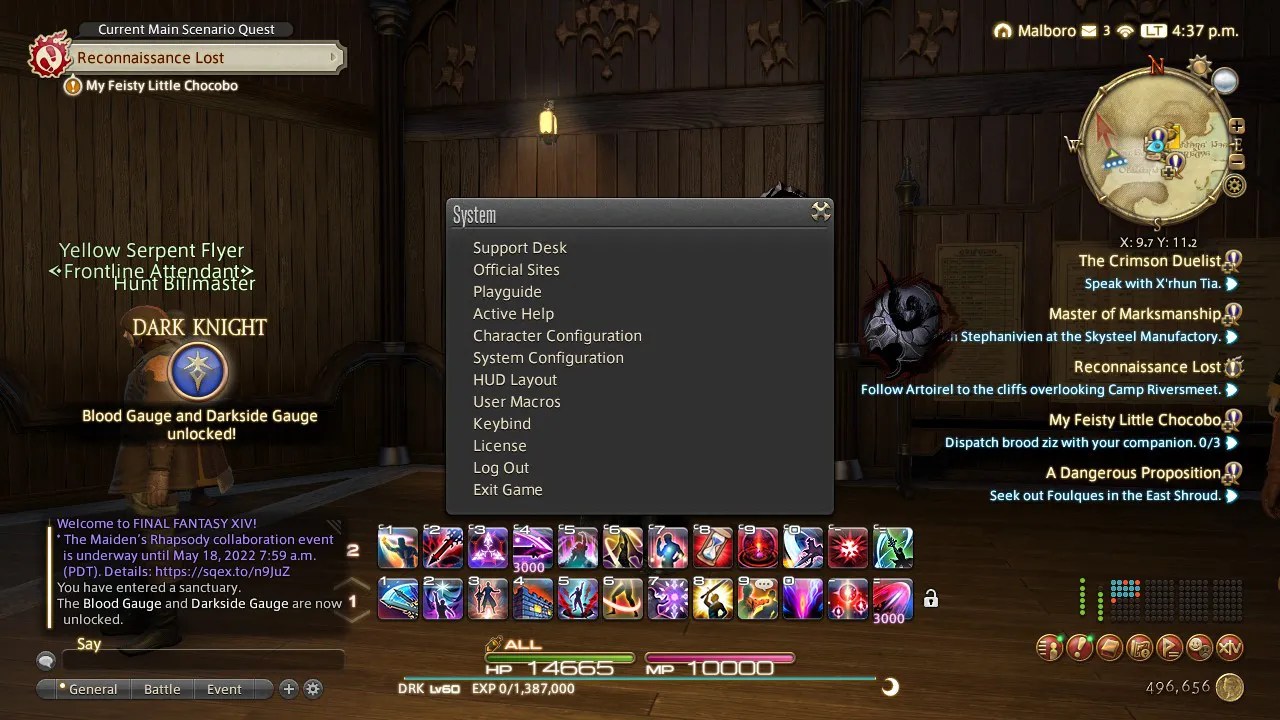Toggle the hotbar lock padlock
The image size is (1280, 720).
point(930,597)
